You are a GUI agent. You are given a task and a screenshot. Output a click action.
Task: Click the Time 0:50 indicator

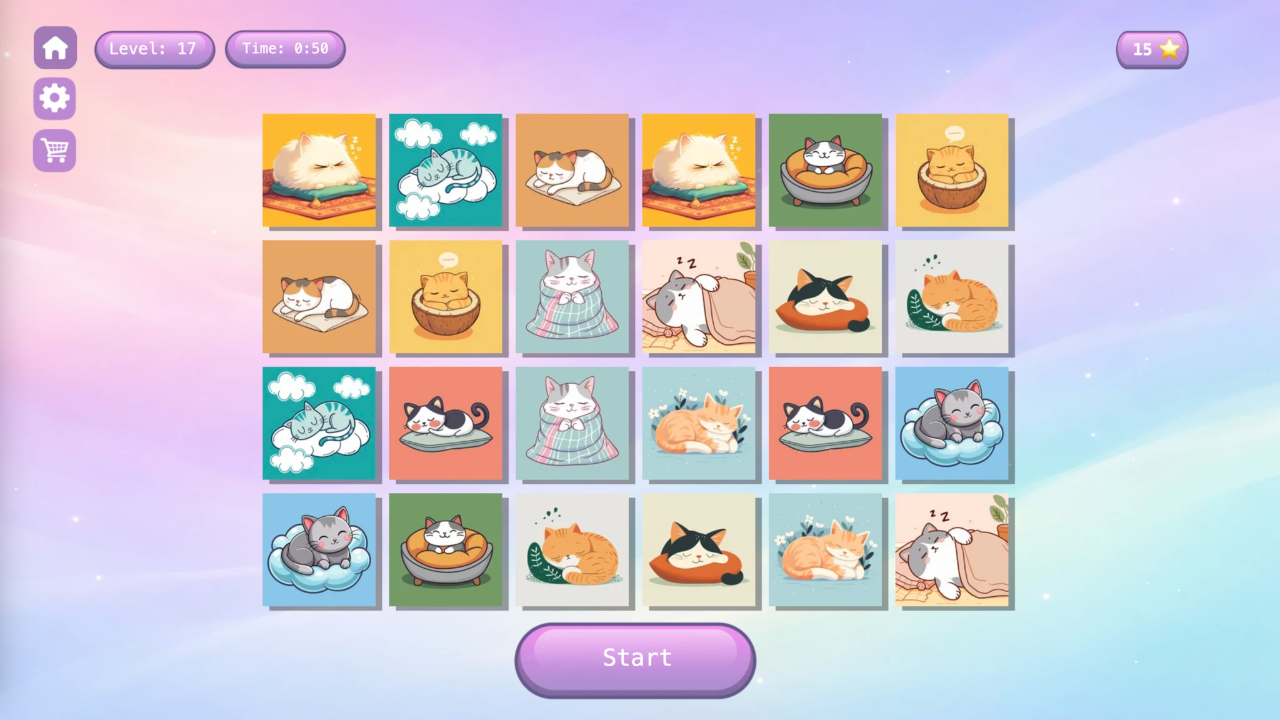pos(285,48)
